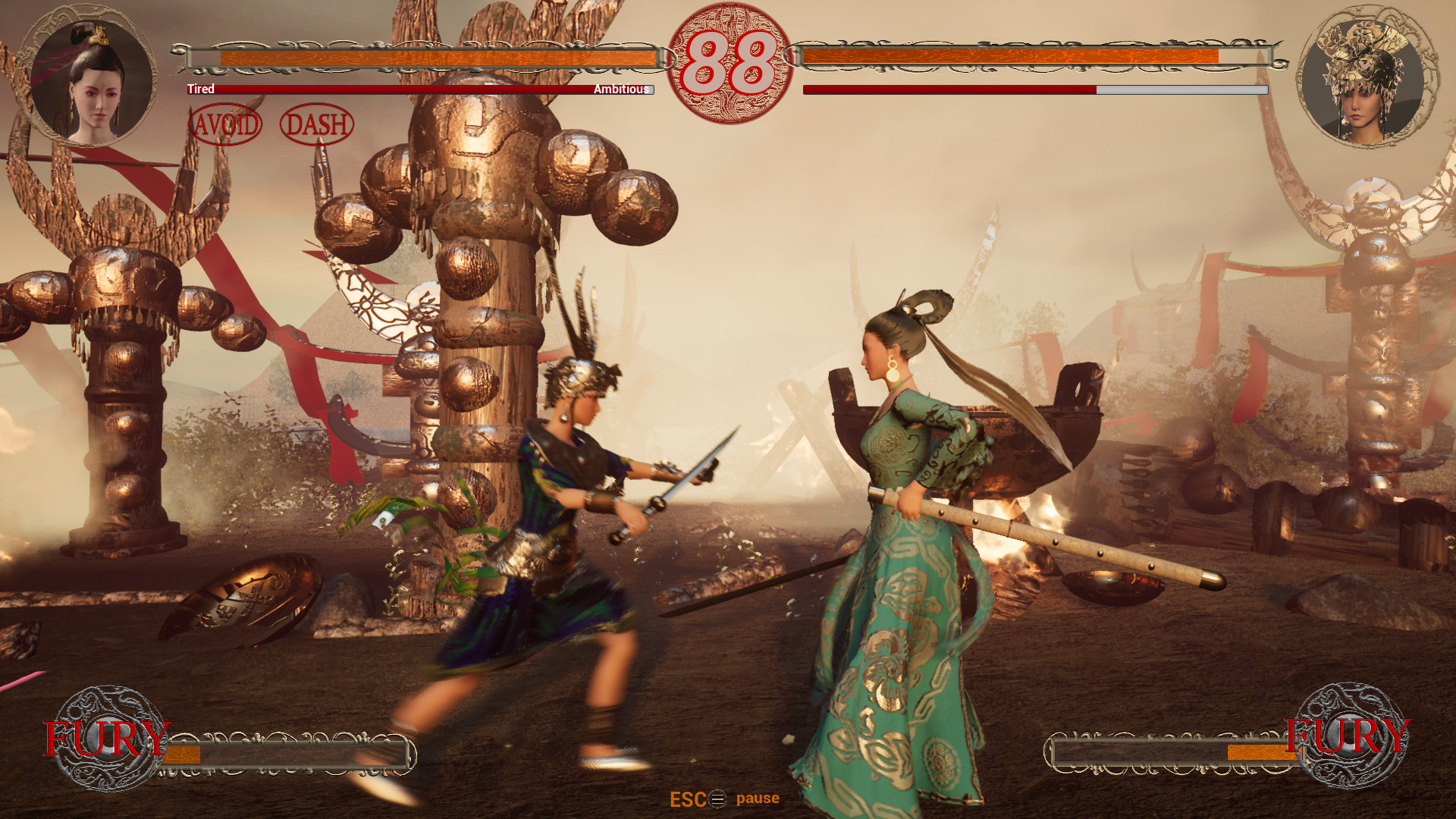Viewport: 1456px width, 819px height.
Task: Activate the left FURY gauge
Action: (x=288, y=756)
